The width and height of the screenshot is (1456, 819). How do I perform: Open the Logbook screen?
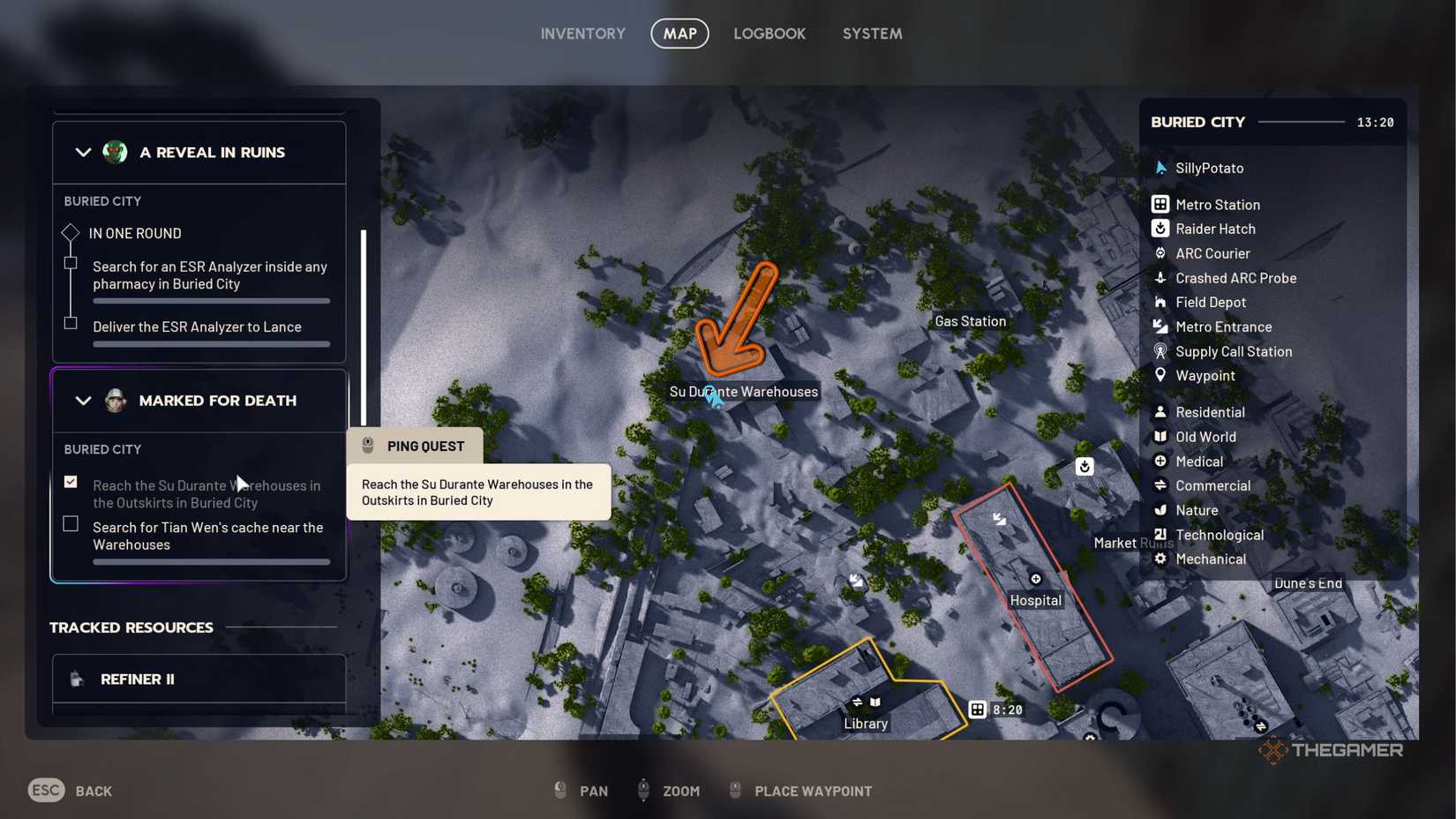[769, 33]
